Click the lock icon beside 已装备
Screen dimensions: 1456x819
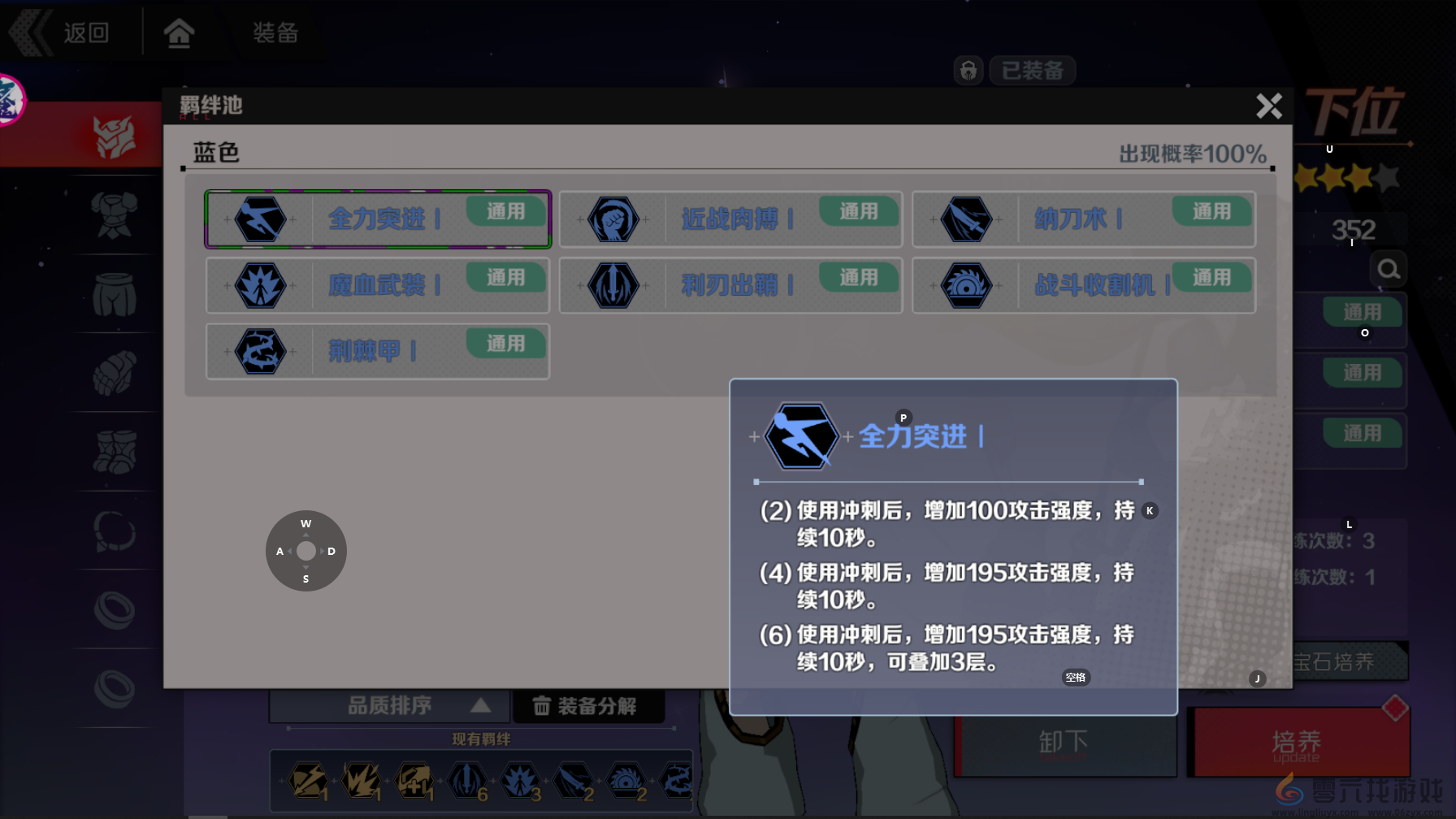coord(968,71)
